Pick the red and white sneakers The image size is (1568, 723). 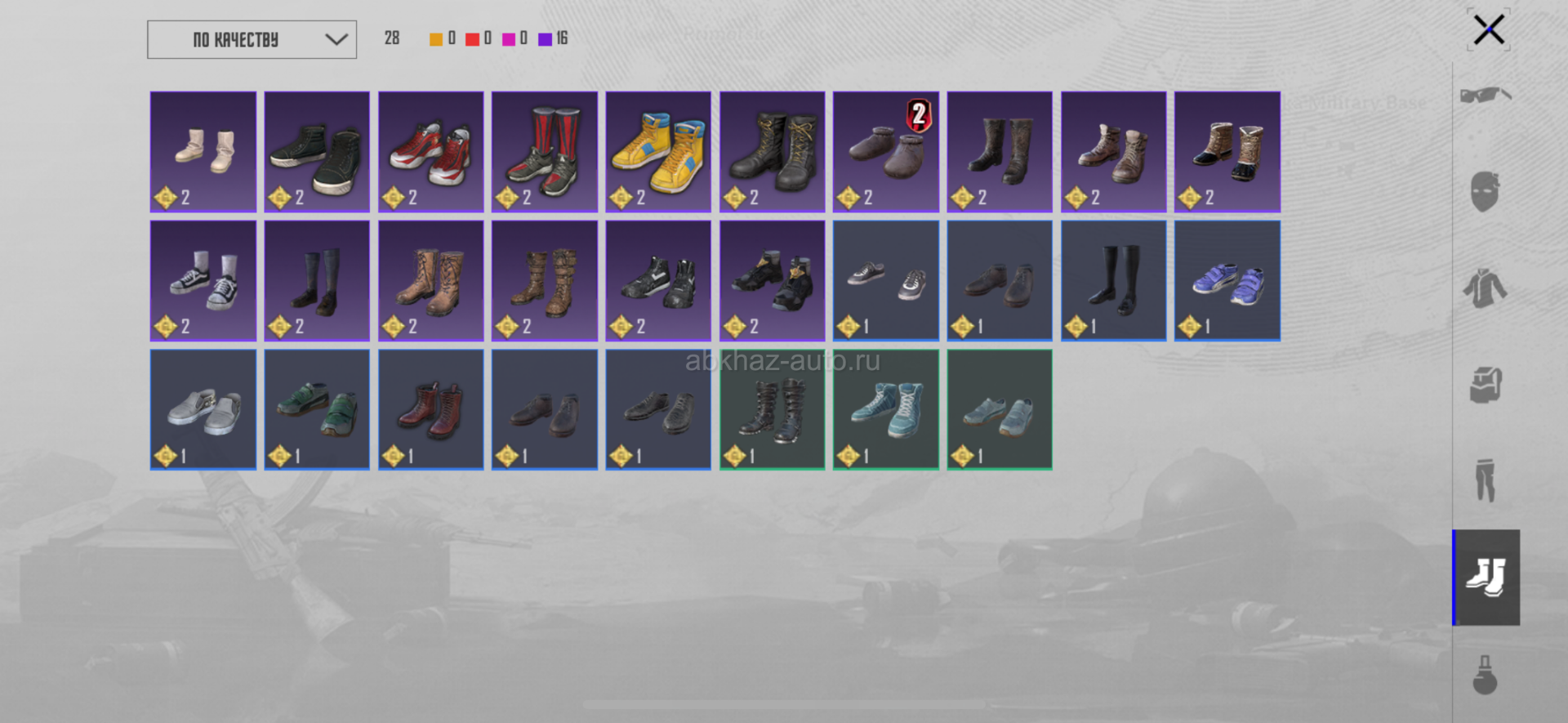coord(431,152)
